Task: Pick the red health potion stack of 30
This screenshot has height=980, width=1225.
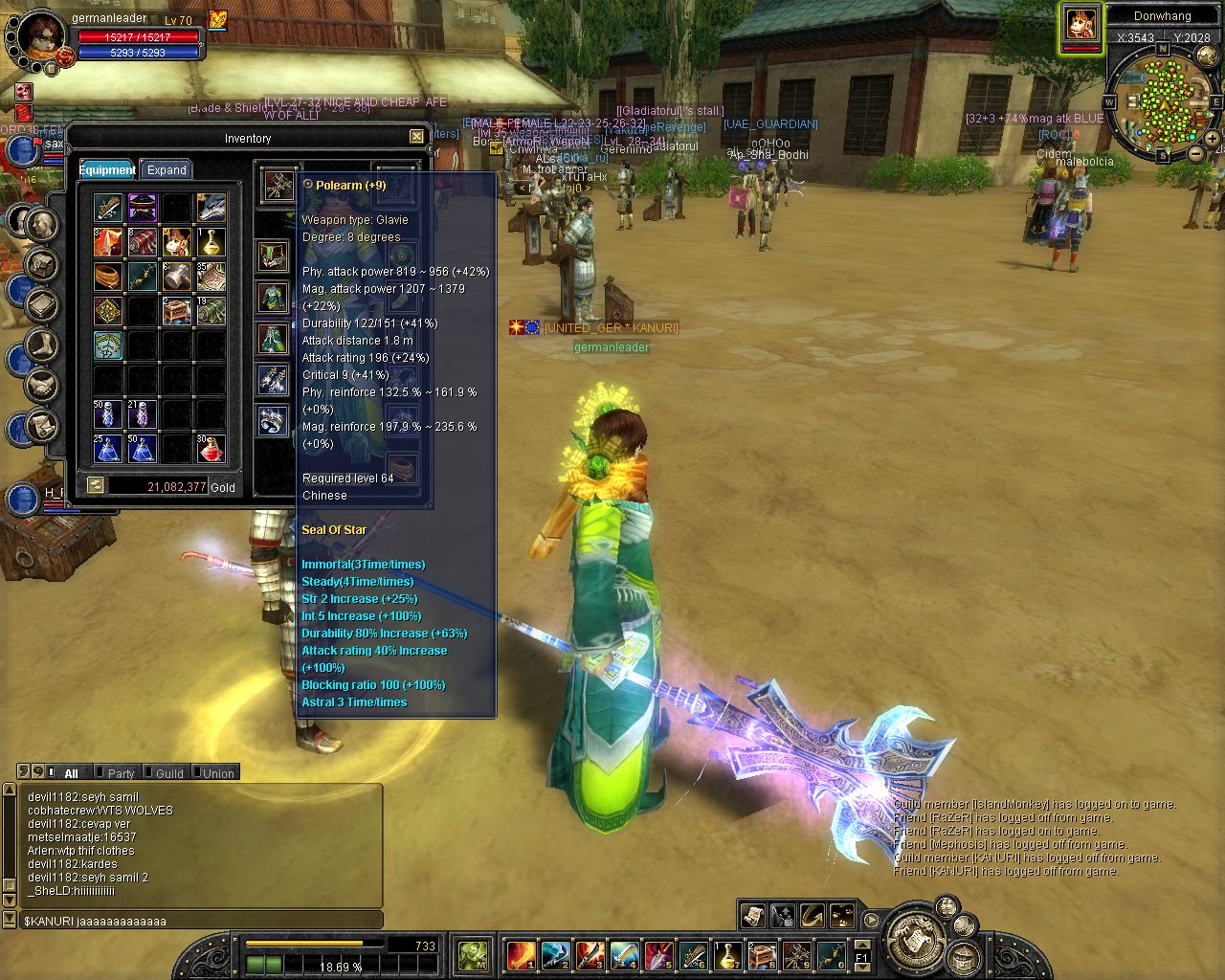Action: point(211,448)
